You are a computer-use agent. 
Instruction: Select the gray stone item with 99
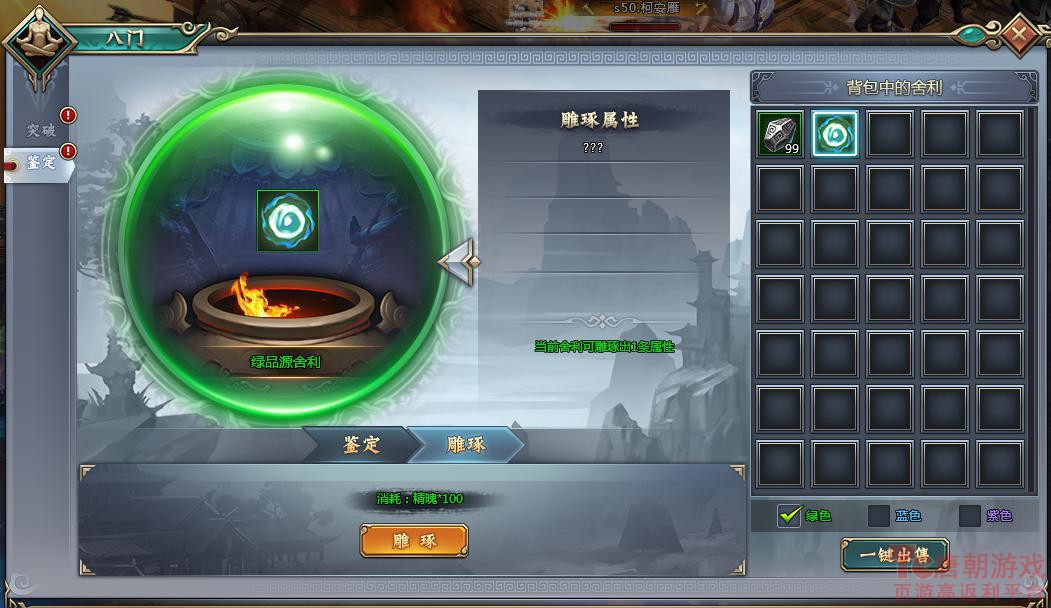click(x=780, y=134)
